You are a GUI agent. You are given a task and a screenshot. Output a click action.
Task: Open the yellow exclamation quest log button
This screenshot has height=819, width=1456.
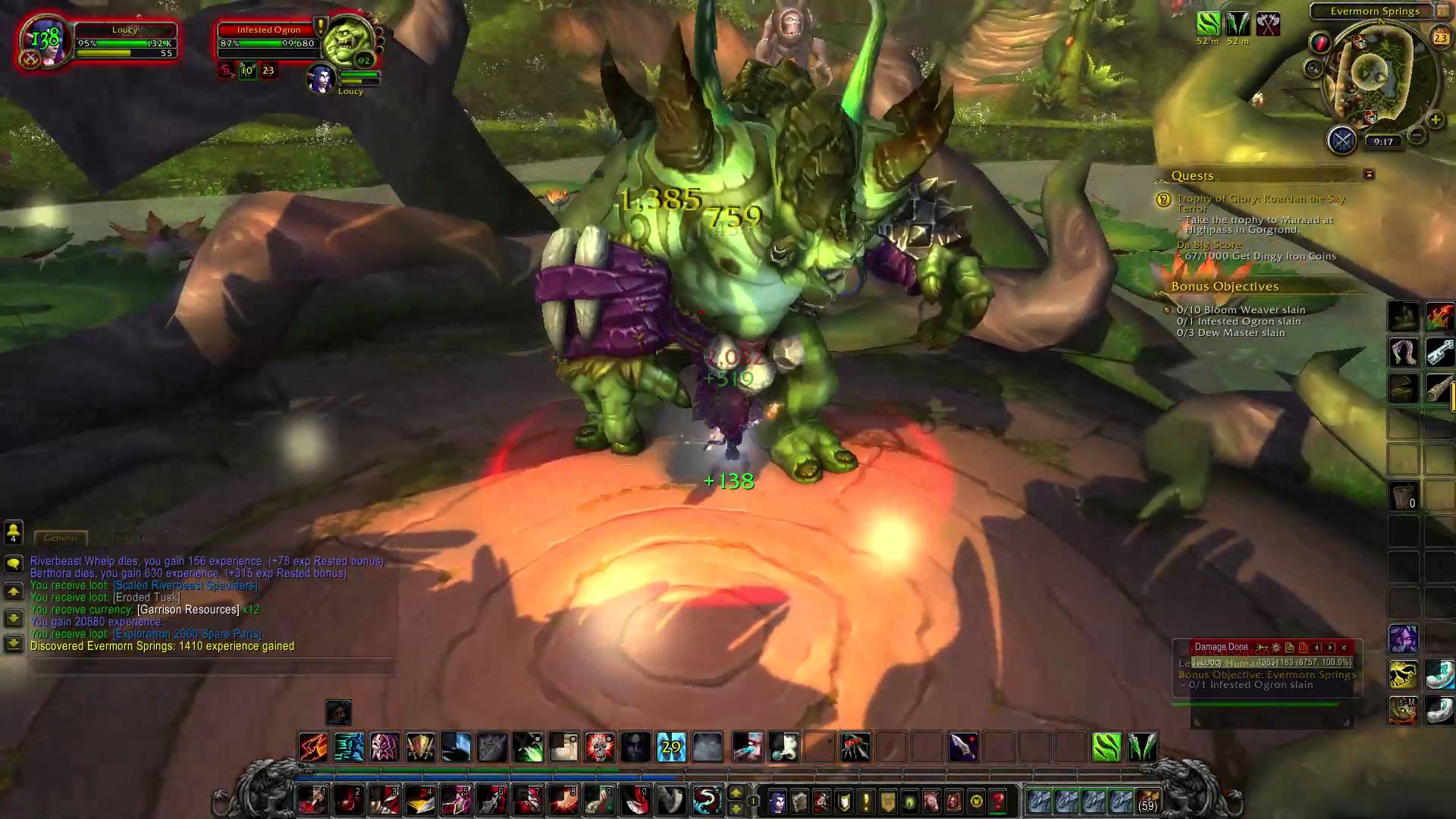pyautogui.click(x=866, y=801)
